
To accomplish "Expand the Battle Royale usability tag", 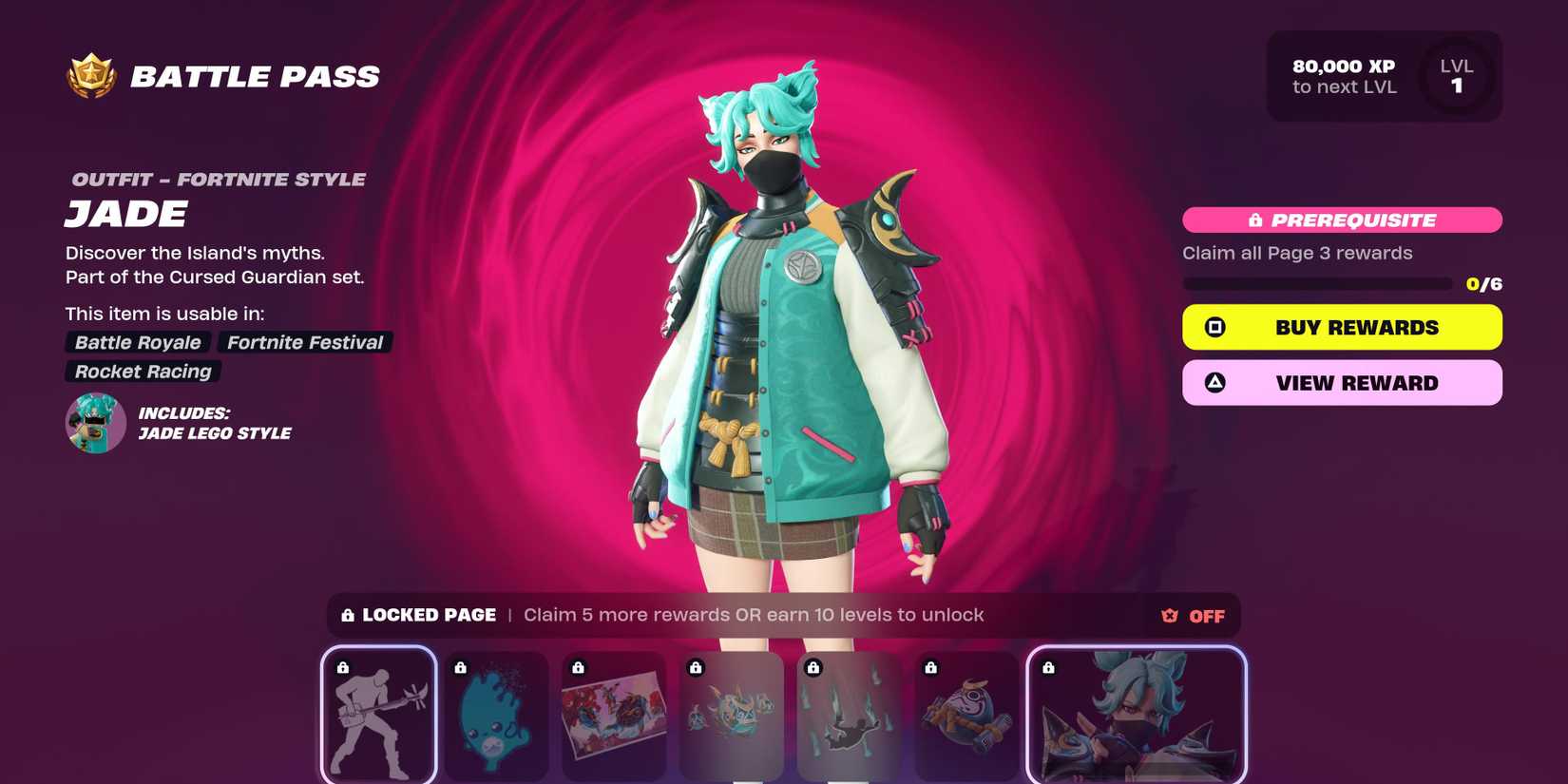I will click(x=136, y=342).
